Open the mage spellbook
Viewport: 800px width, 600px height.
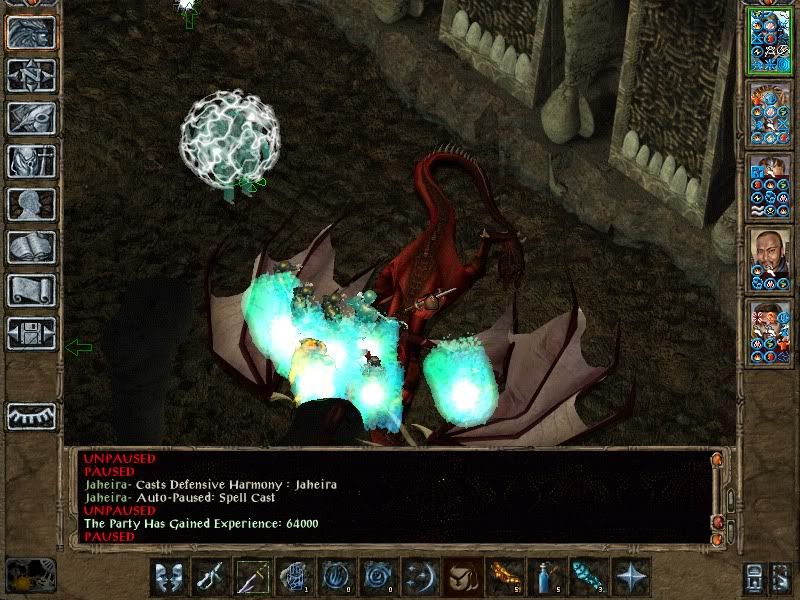tap(31, 247)
